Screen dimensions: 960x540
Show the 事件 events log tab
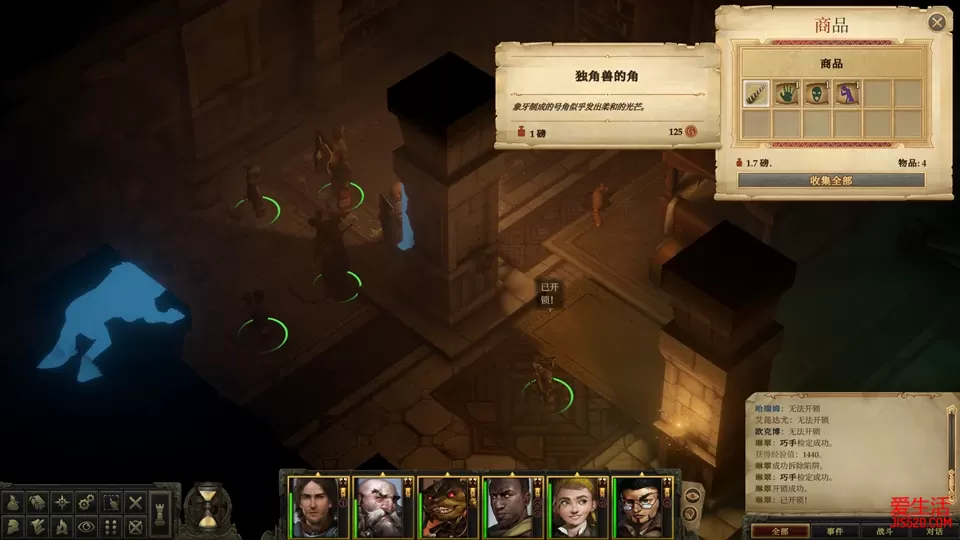pos(833,531)
